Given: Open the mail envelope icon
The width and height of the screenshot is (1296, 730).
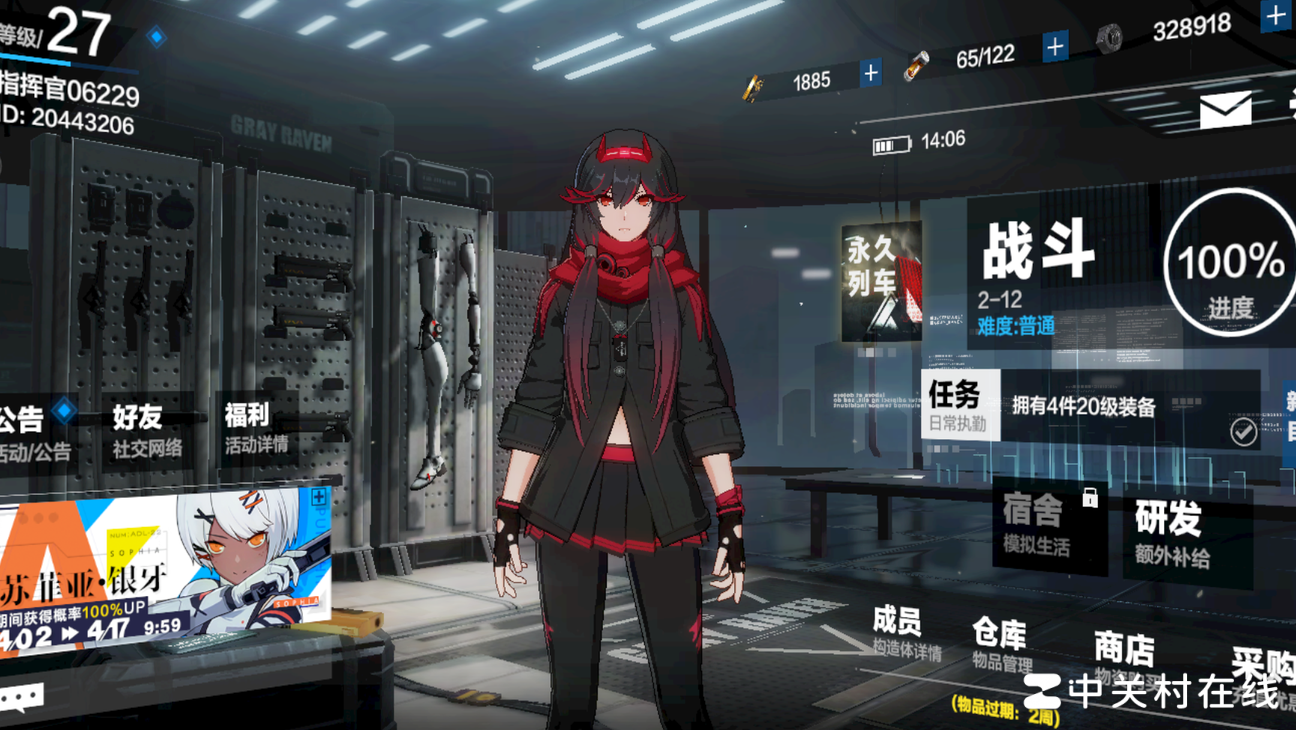Looking at the screenshot, I should coord(1225,109).
